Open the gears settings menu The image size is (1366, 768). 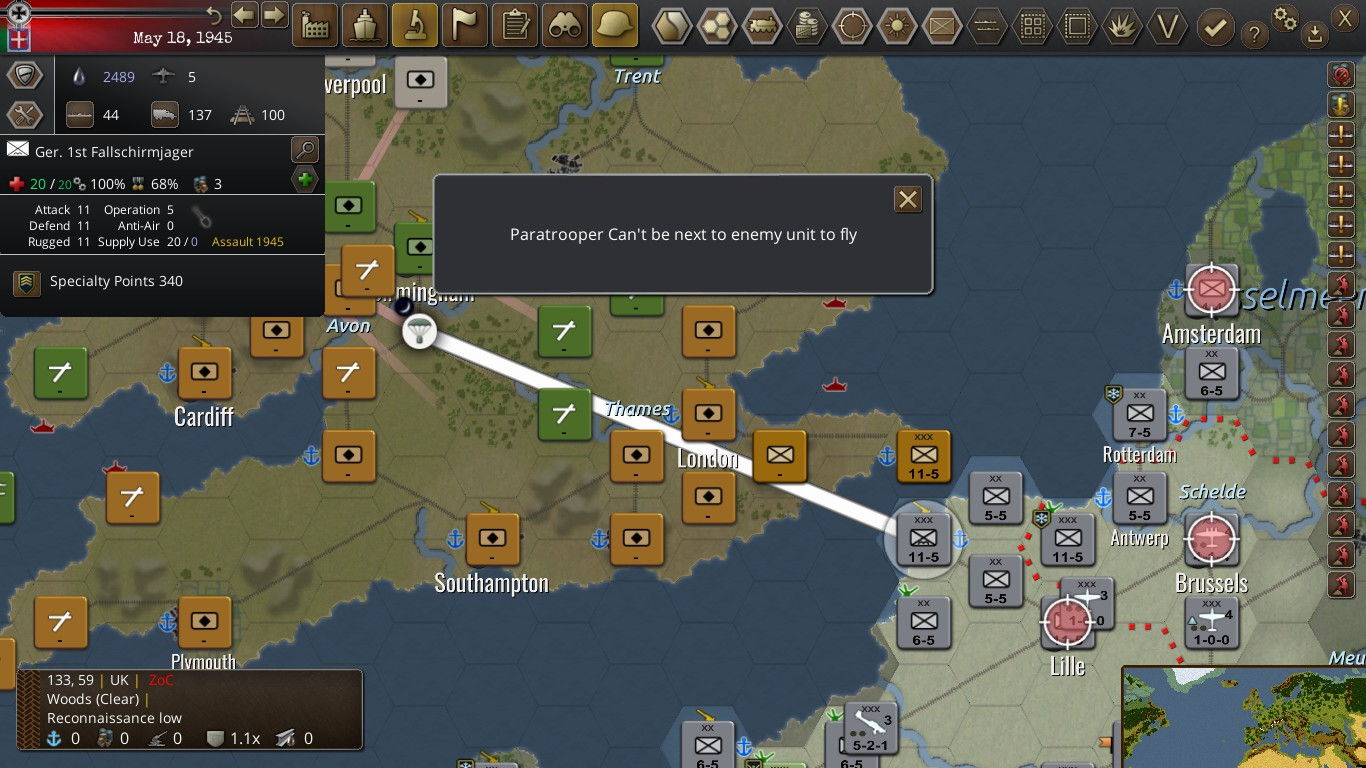click(1285, 17)
